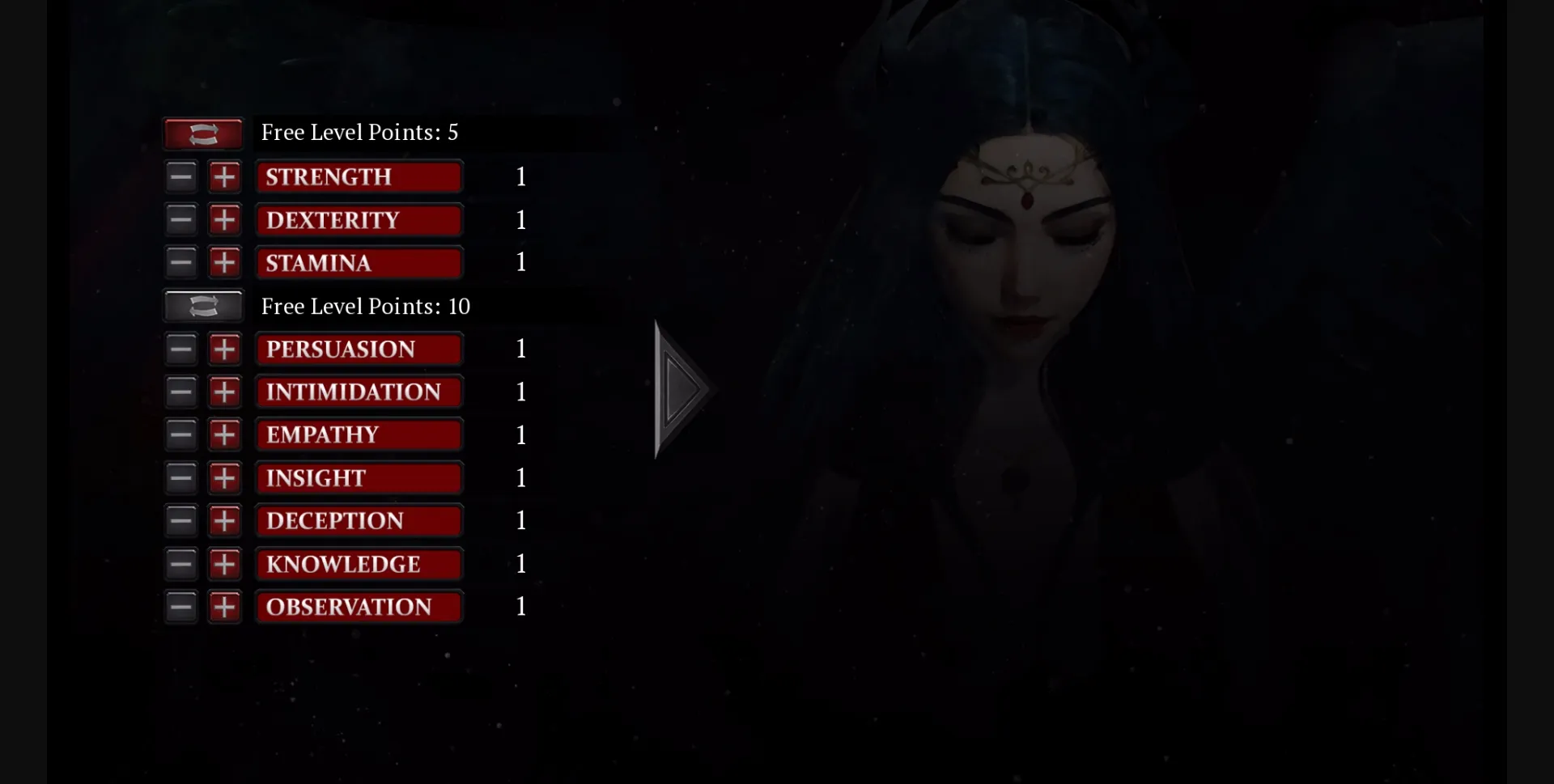The width and height of the screenshot is (1554, 784).
Task: Click the reset icon above Persuasion skills
Action: (202, 306)
